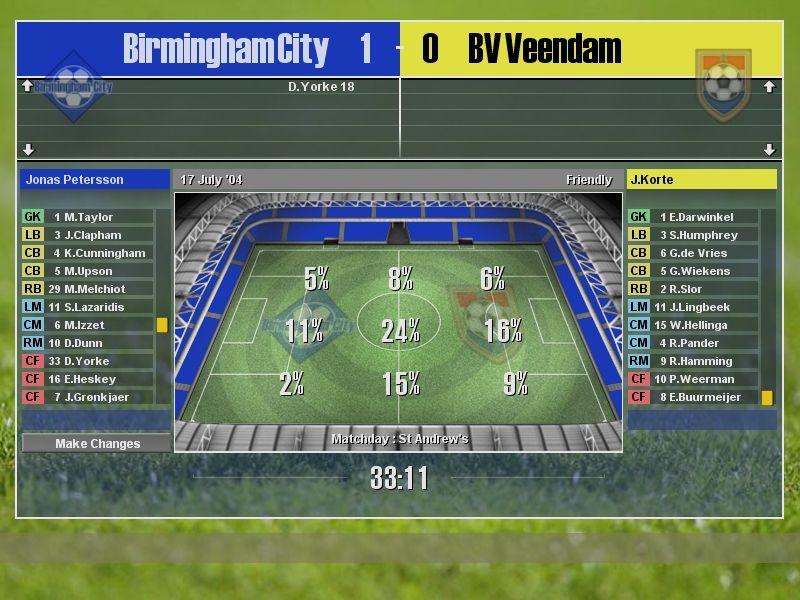Select J.Grønkjaer in the lineup
This screenshot has height=600, width=800.
tap(97, 397)
